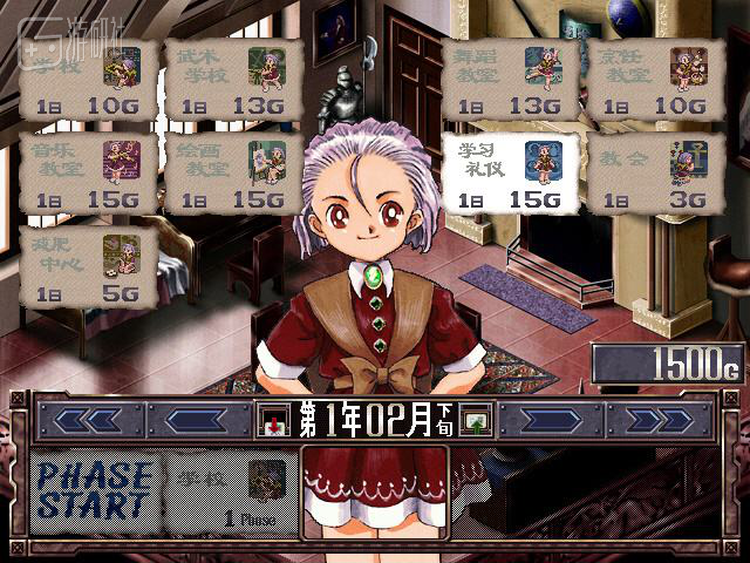This screenshot has height=563, width=750.
Task: Click the red arrow icon beside the date
Action: (x=271, y=422)
